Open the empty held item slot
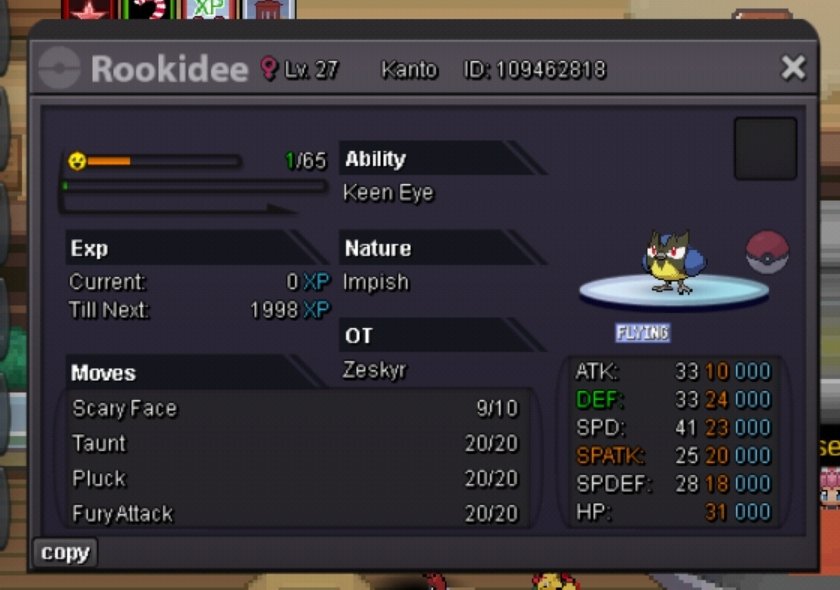 765,149
